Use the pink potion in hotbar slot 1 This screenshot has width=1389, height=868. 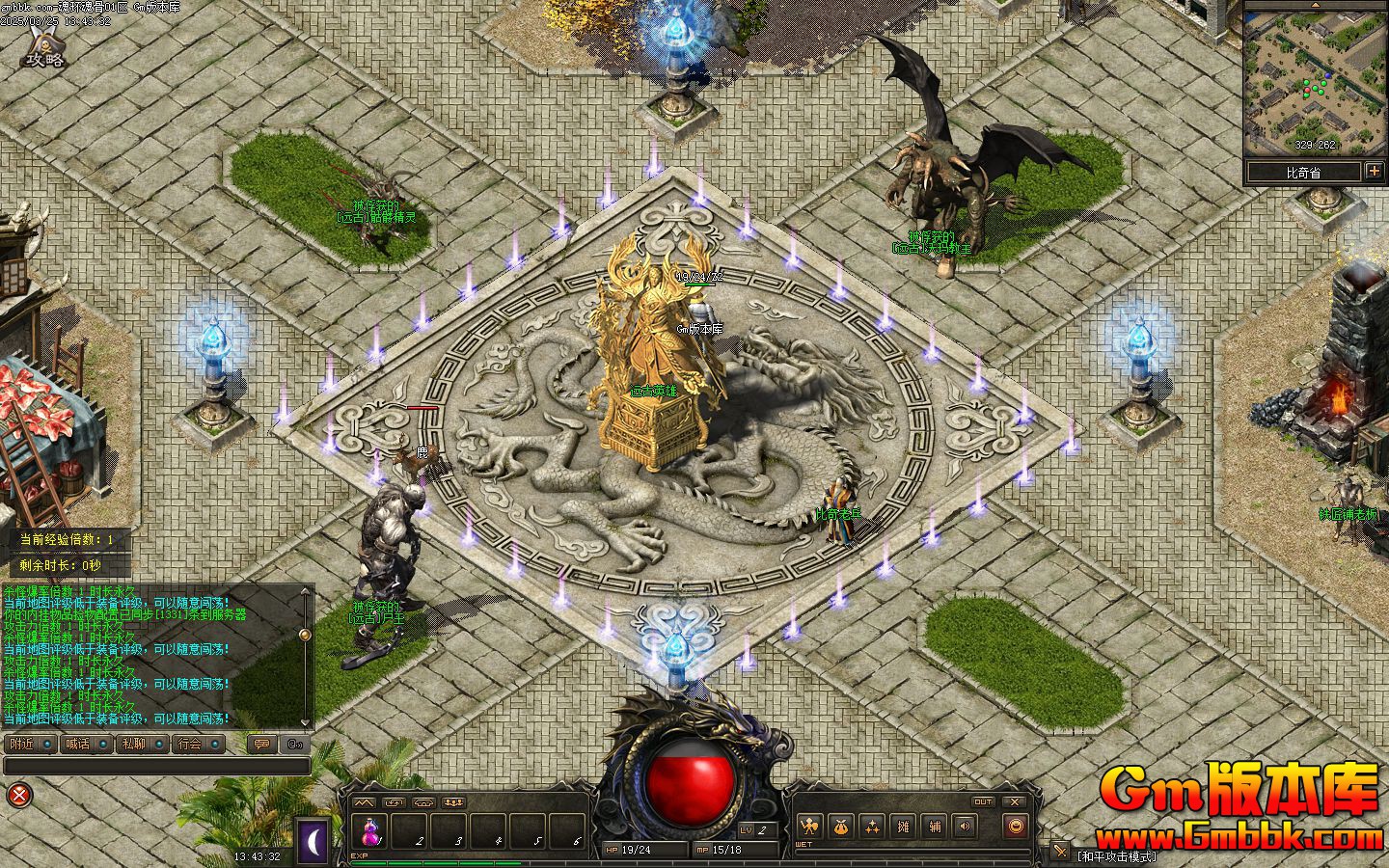coord(370,830)
